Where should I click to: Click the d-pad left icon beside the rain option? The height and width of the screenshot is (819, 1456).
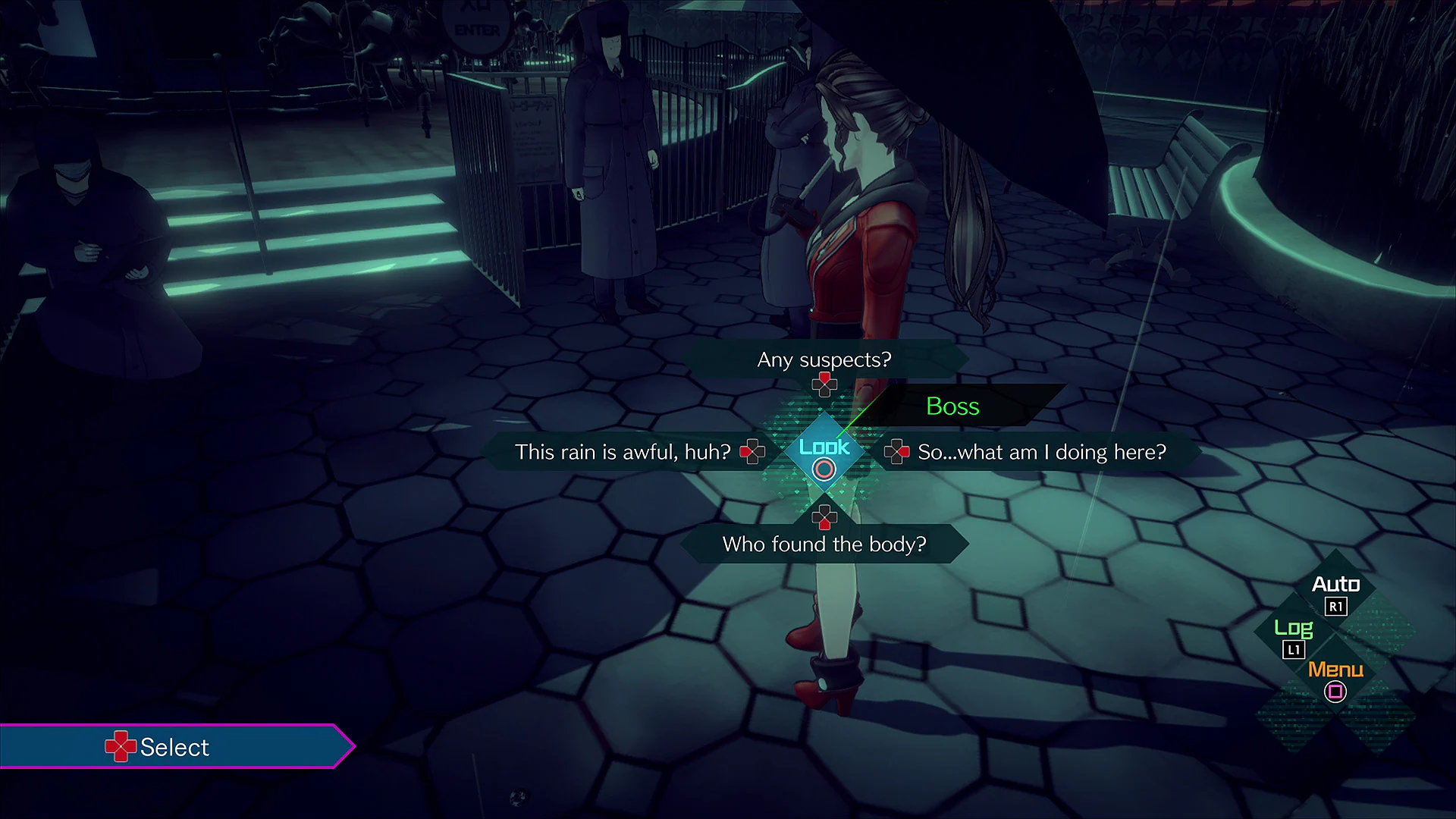[752, 451]
